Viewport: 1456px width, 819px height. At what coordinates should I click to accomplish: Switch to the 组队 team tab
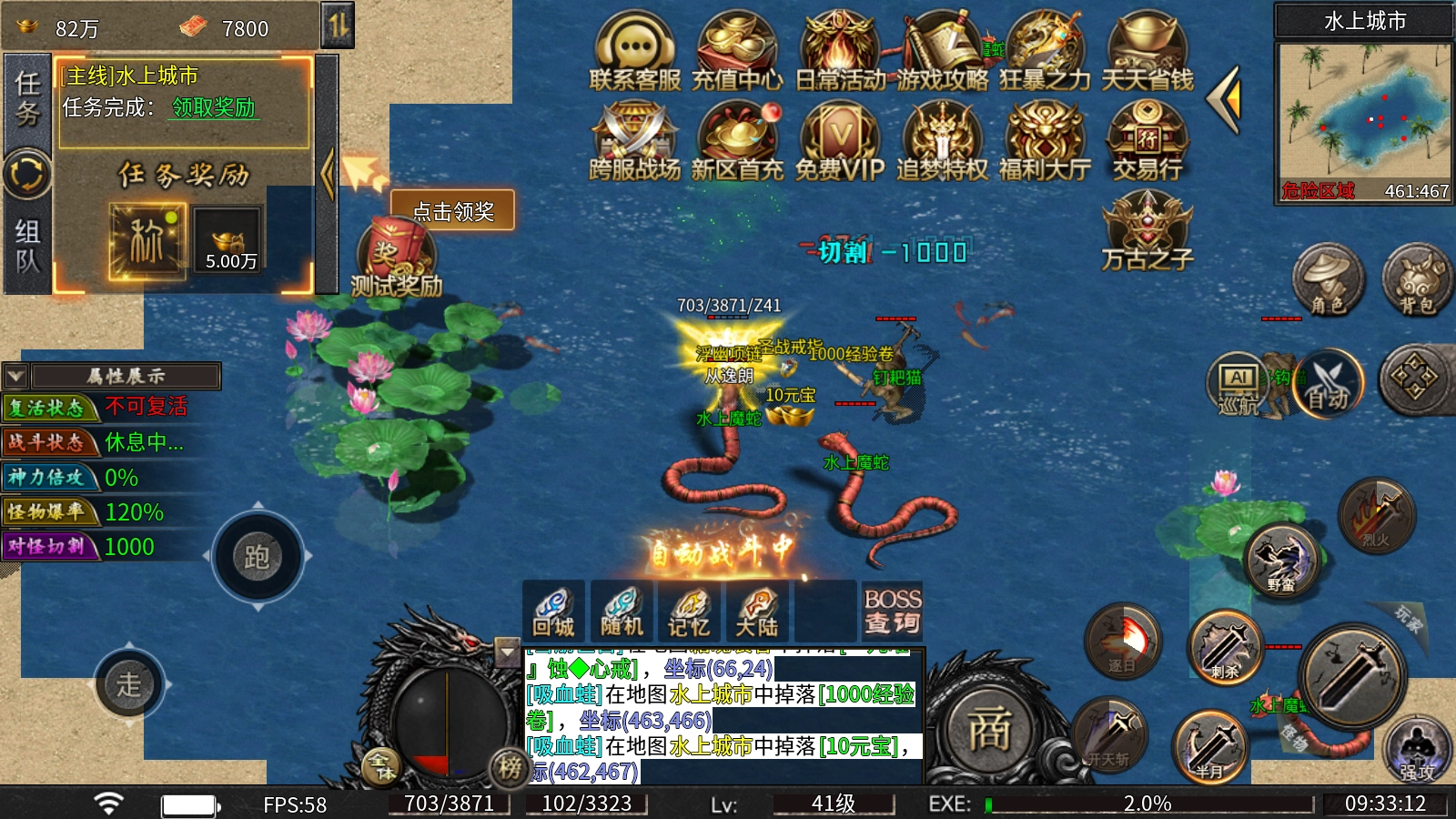(x=27, y=246)
